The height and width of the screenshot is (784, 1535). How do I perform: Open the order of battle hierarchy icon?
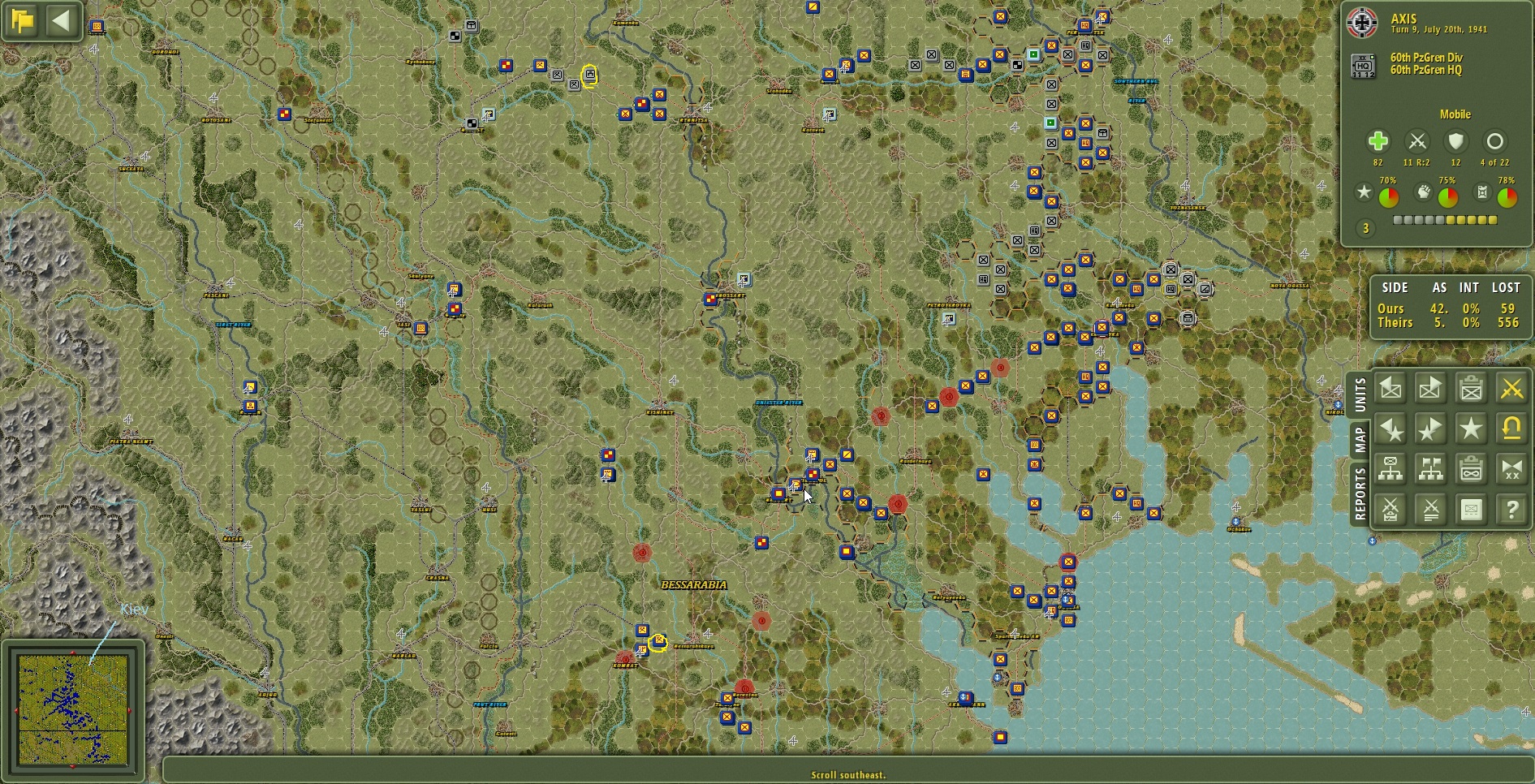click(x=1391, y=468)
